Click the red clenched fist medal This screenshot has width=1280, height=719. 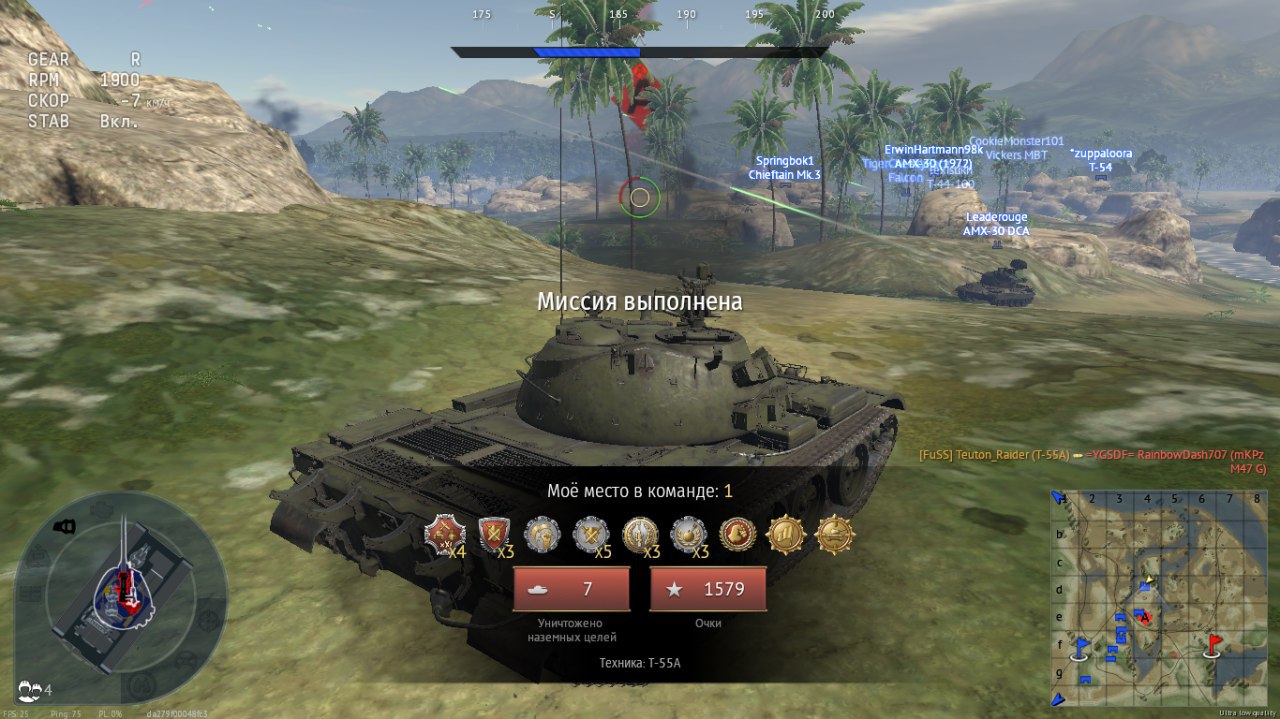737,535
